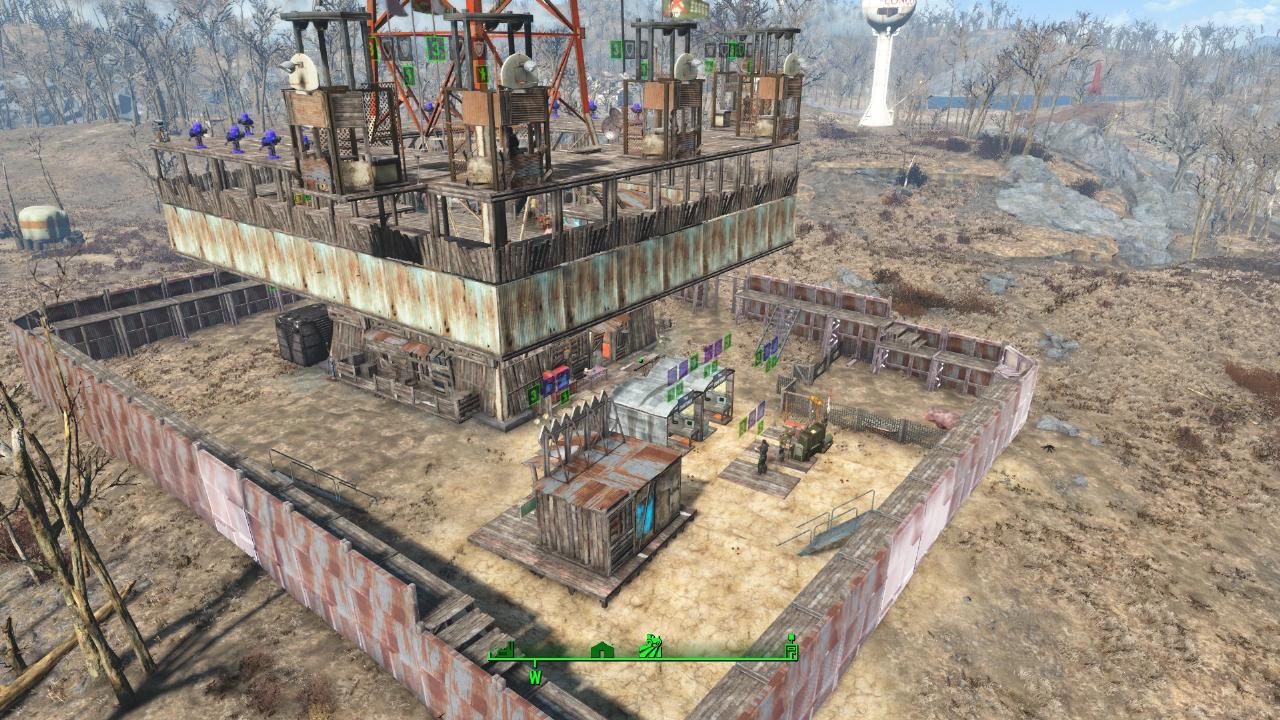
Task: Click the farm tractor compass marker
Action: coord(651,646)
